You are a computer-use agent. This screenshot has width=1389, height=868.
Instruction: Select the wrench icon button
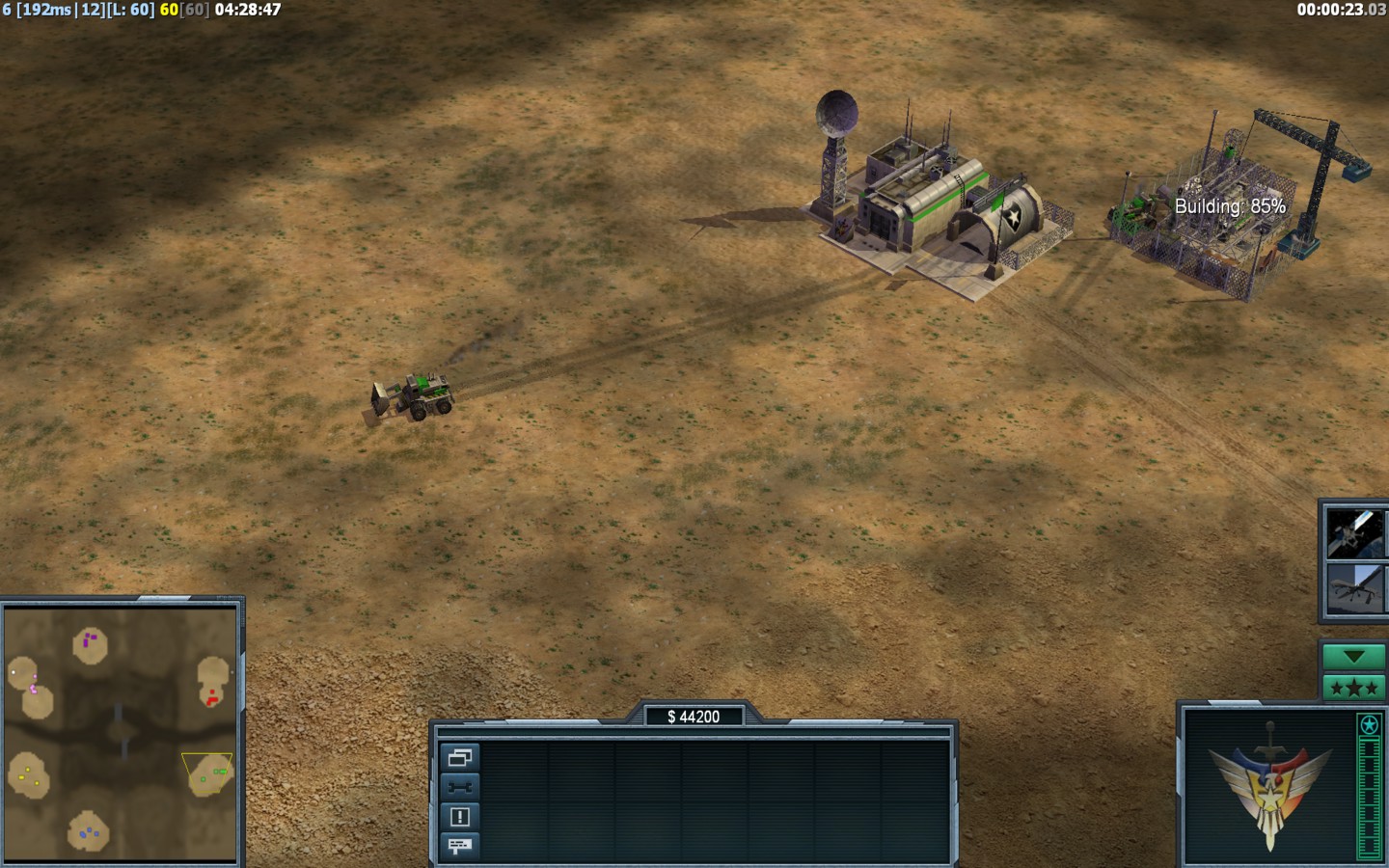click(459, 787)
